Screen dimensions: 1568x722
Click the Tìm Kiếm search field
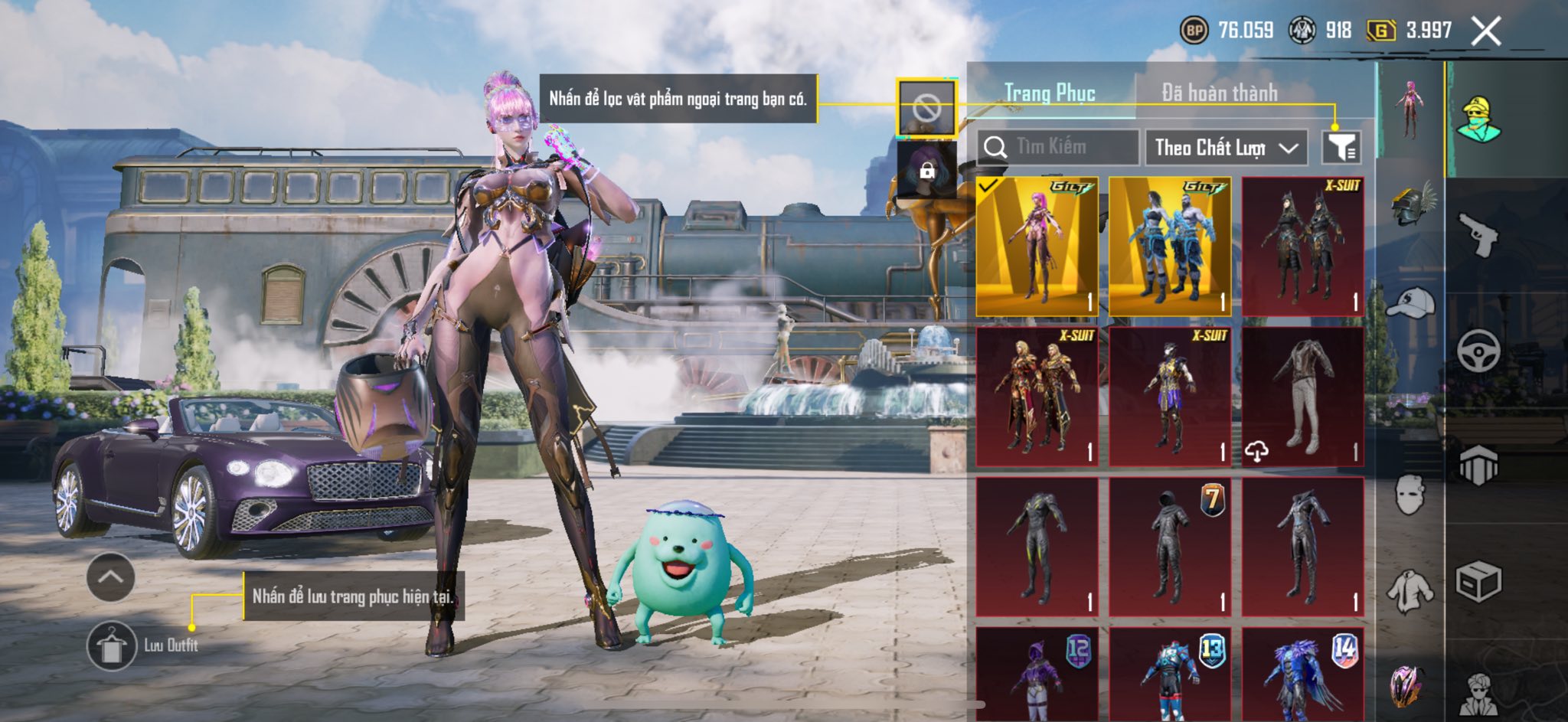[1058, 147]
